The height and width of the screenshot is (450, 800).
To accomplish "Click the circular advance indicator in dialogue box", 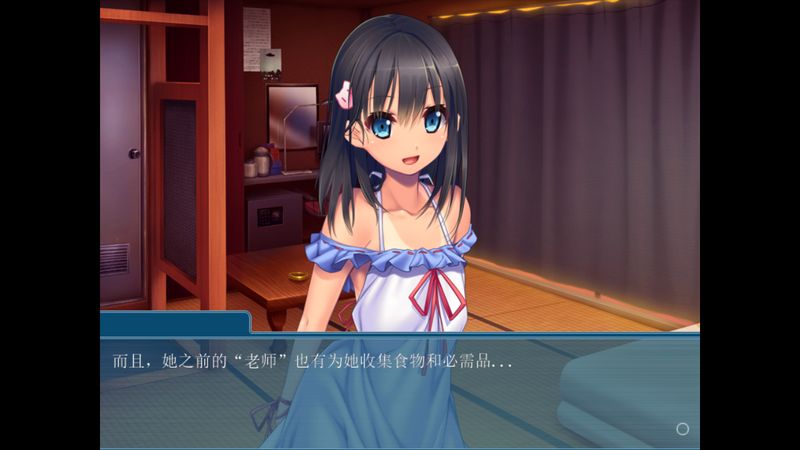I will tap(682, 429).
